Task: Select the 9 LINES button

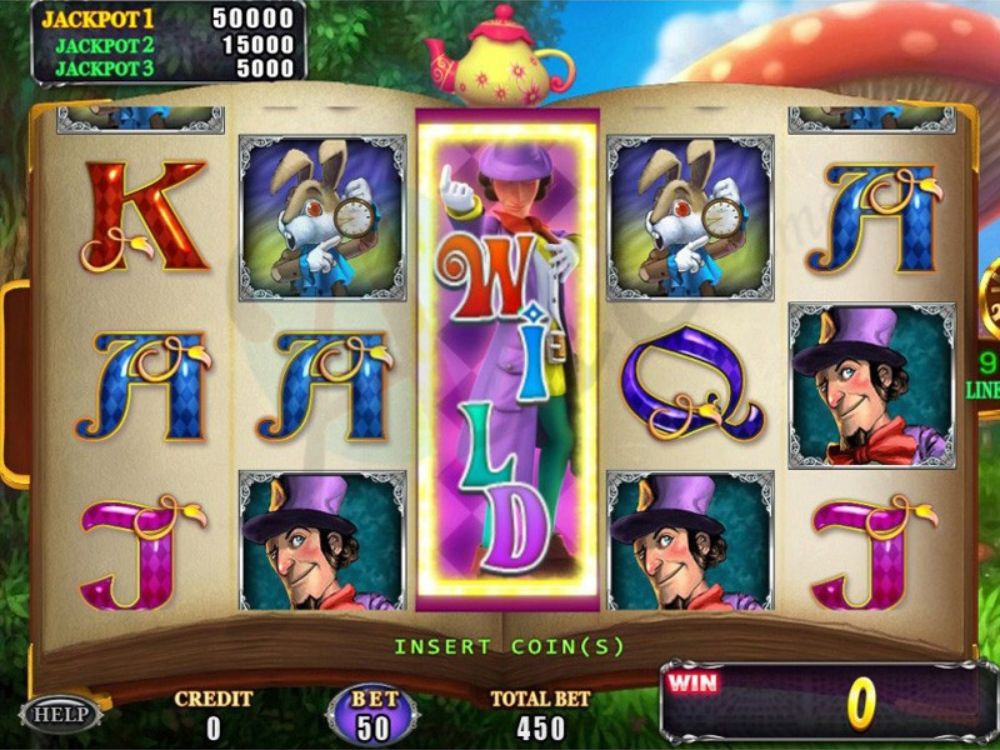Action: (985, 375)
